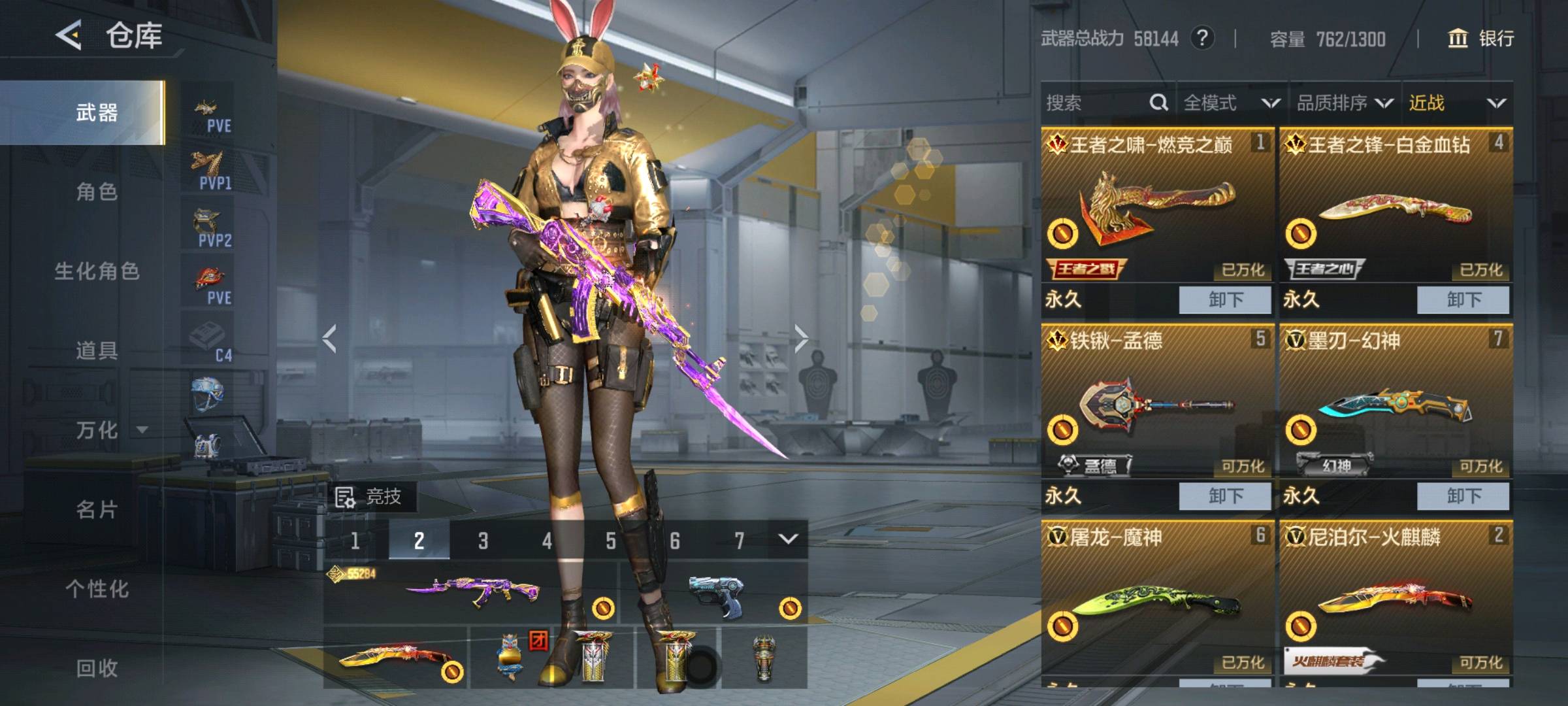Select the 墨刃-幻神 knife card
This screenshot has height=706, width=1568.
pyautogui.click(x=1396, y=405)
